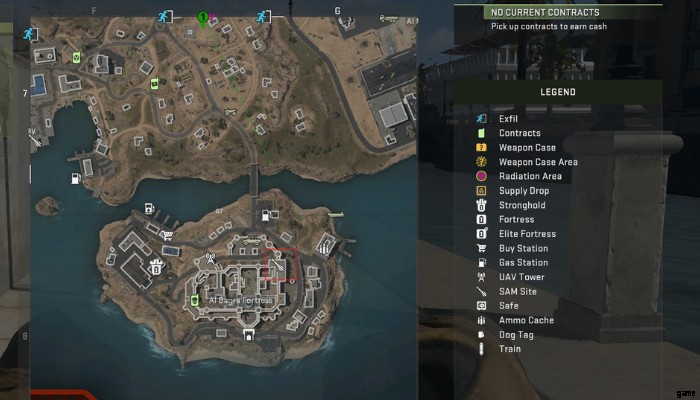700x400 pixels.
Task: Choose Buy Station in the legend
Action: coord(523,248)
